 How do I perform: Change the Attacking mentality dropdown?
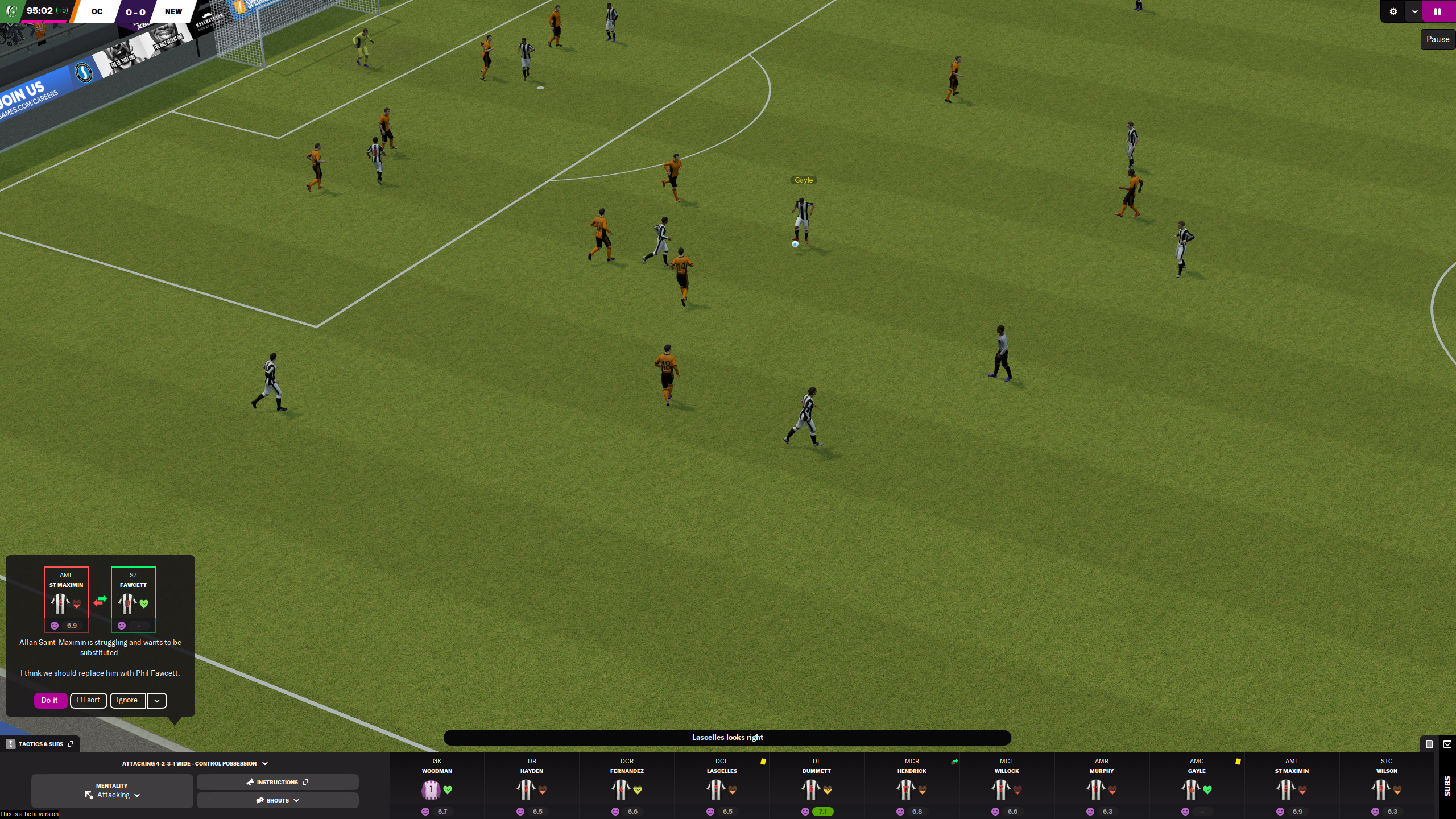coord(113,795)
